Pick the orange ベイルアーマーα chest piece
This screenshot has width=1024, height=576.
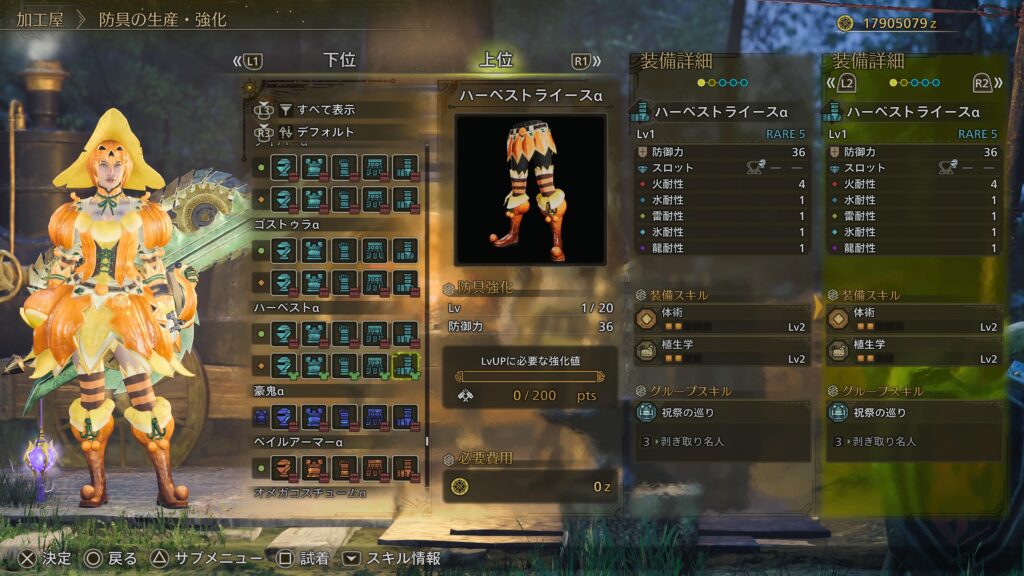[315, 467]
